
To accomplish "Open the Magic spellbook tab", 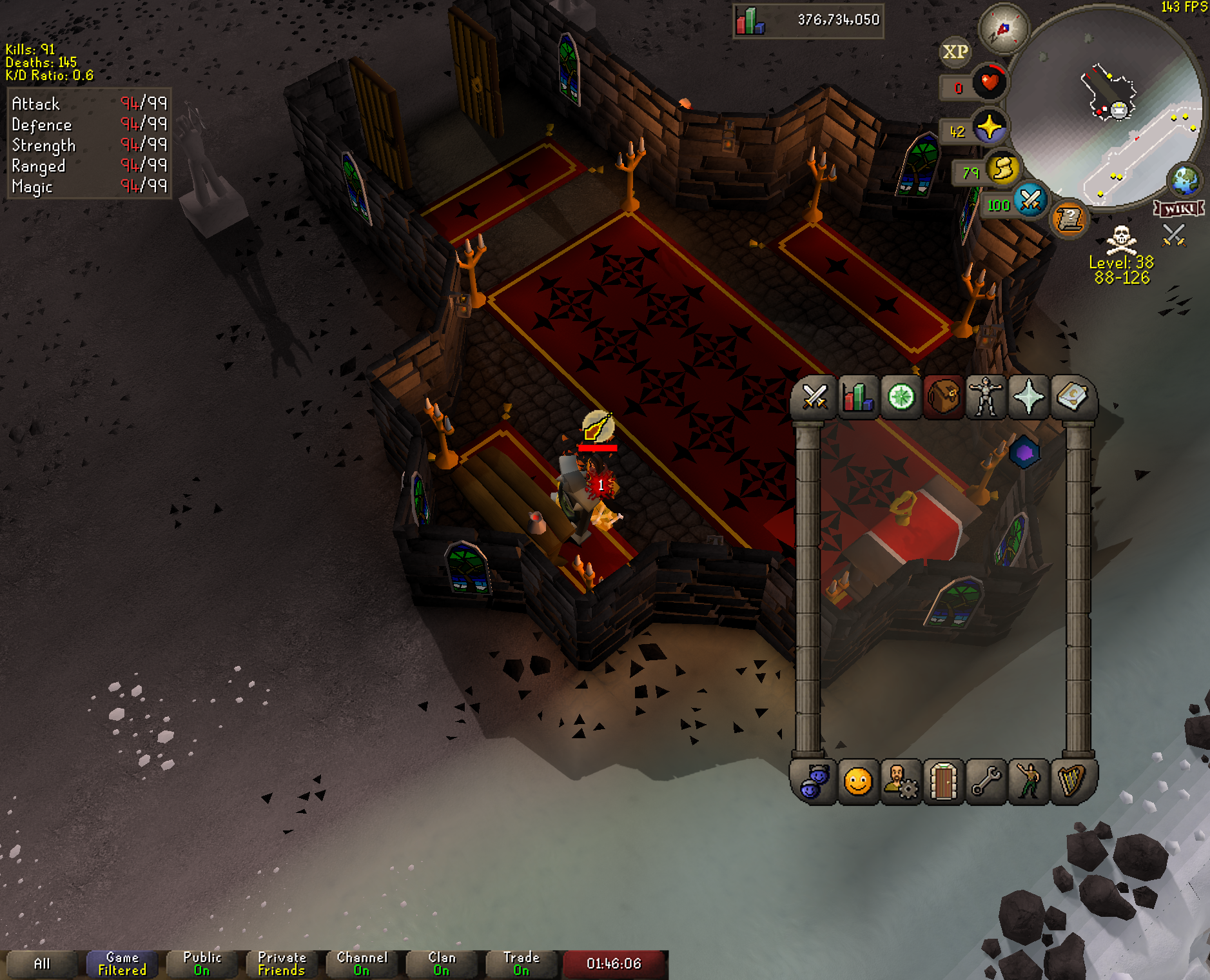I will coord(1071,397).
